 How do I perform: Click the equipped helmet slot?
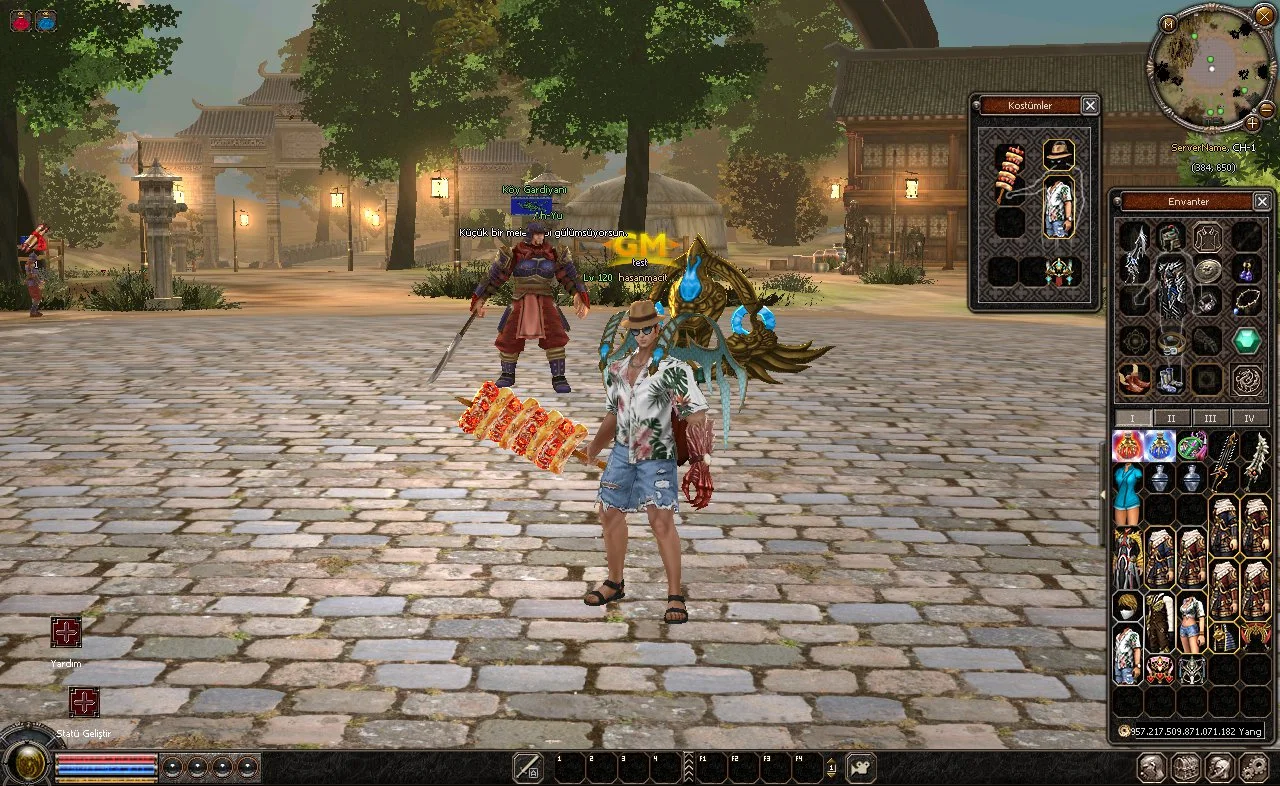click(x=1171, y=237)
